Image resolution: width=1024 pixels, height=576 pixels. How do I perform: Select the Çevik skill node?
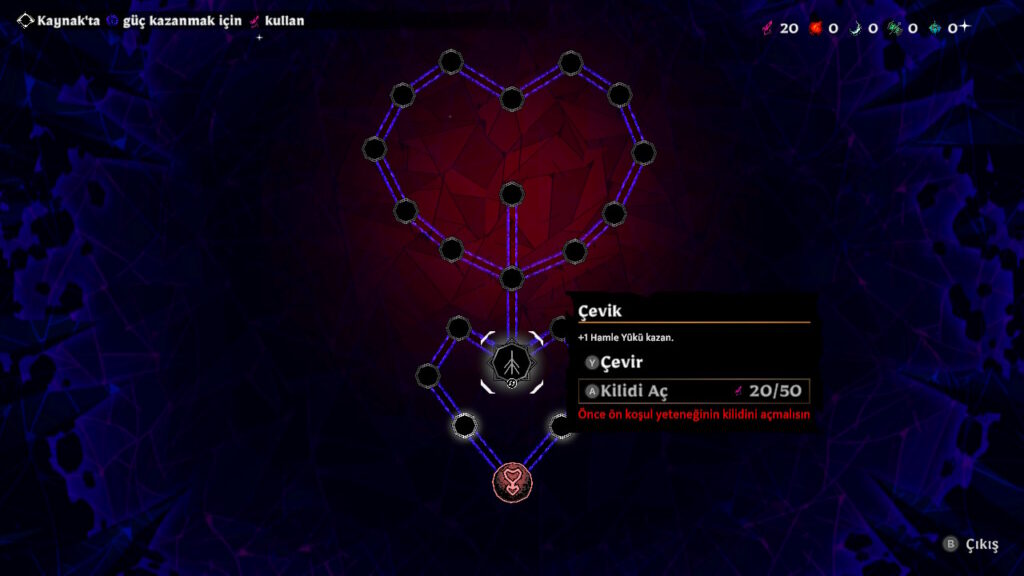[x=511, y=363]
